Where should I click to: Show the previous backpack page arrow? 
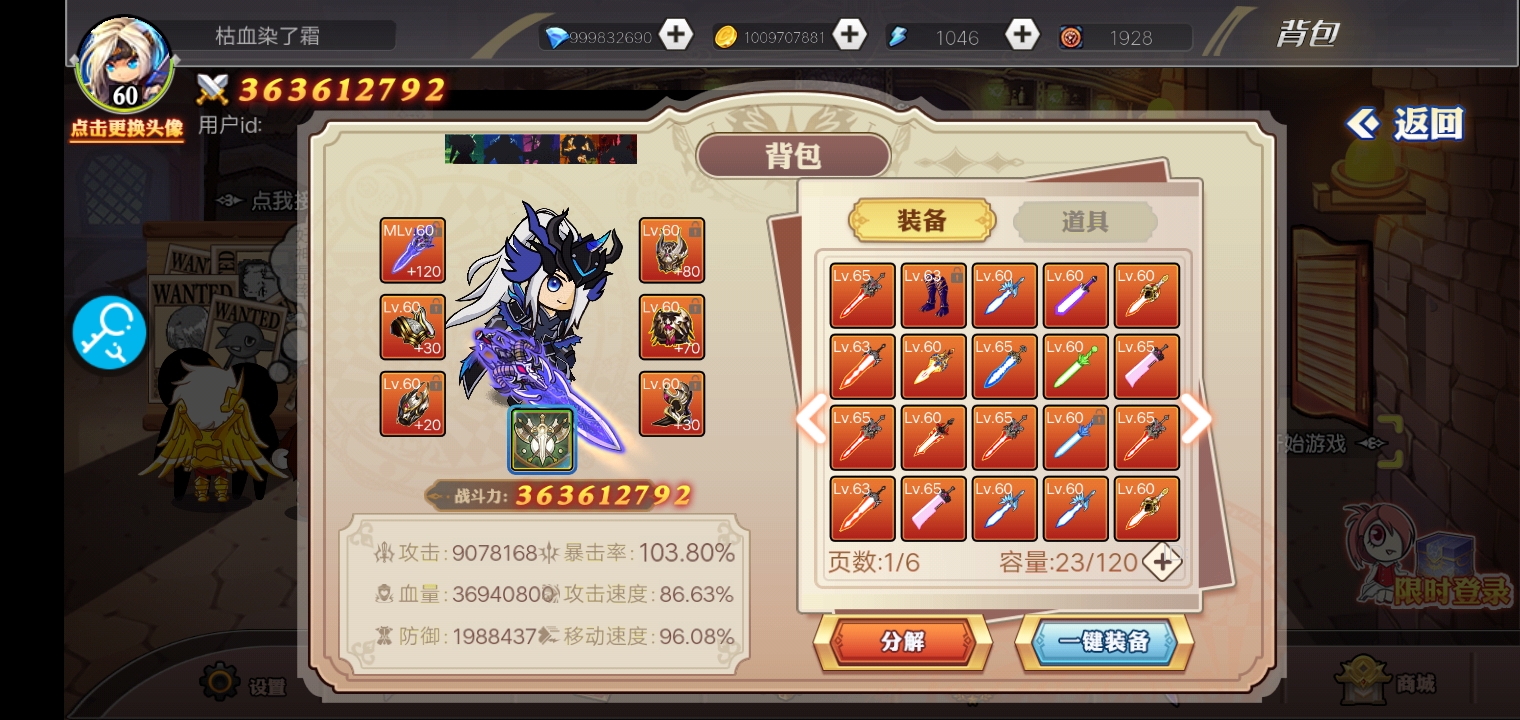(x=811, y=420)
